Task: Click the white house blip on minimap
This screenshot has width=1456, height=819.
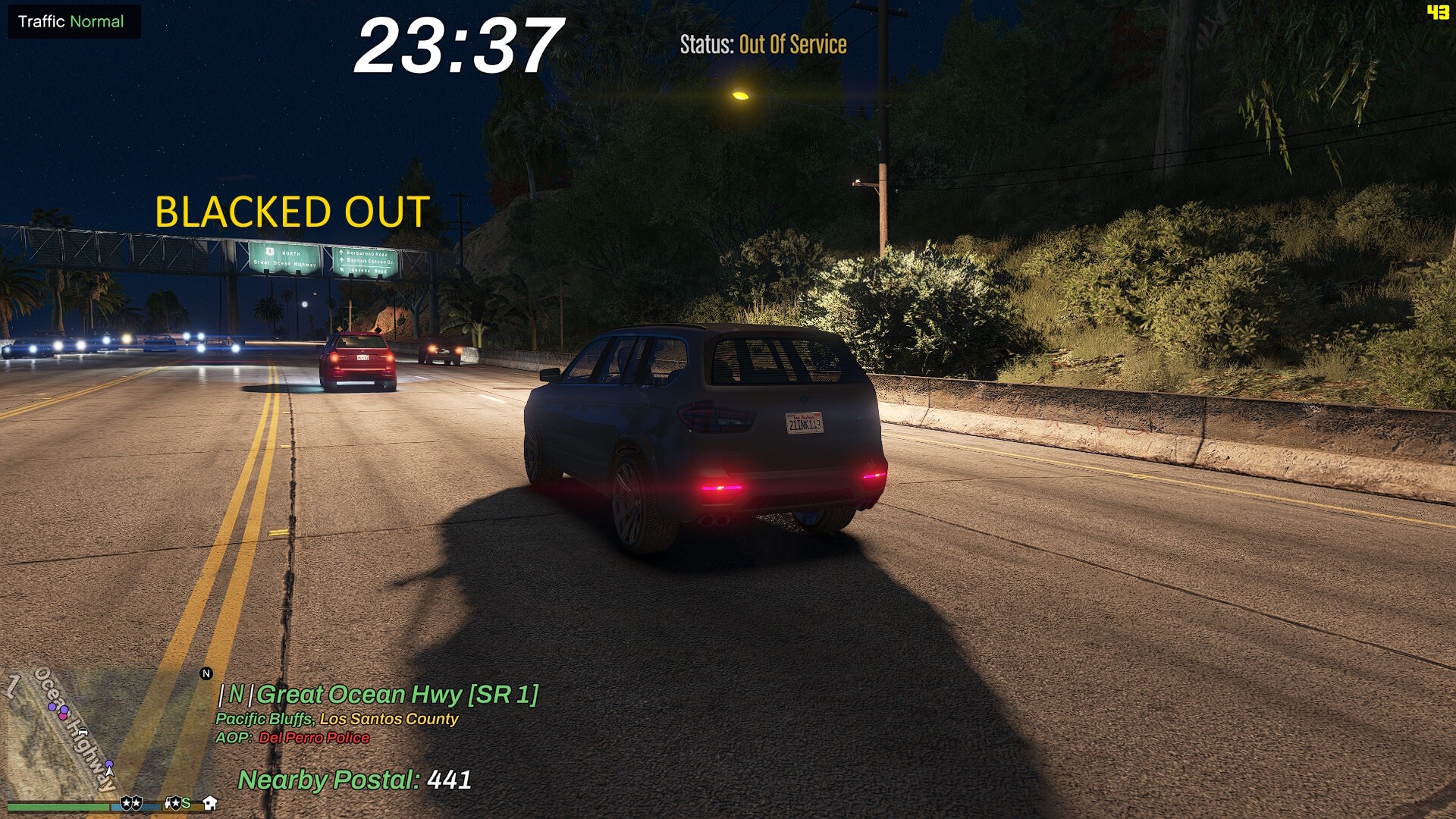Action: point(210,802)
